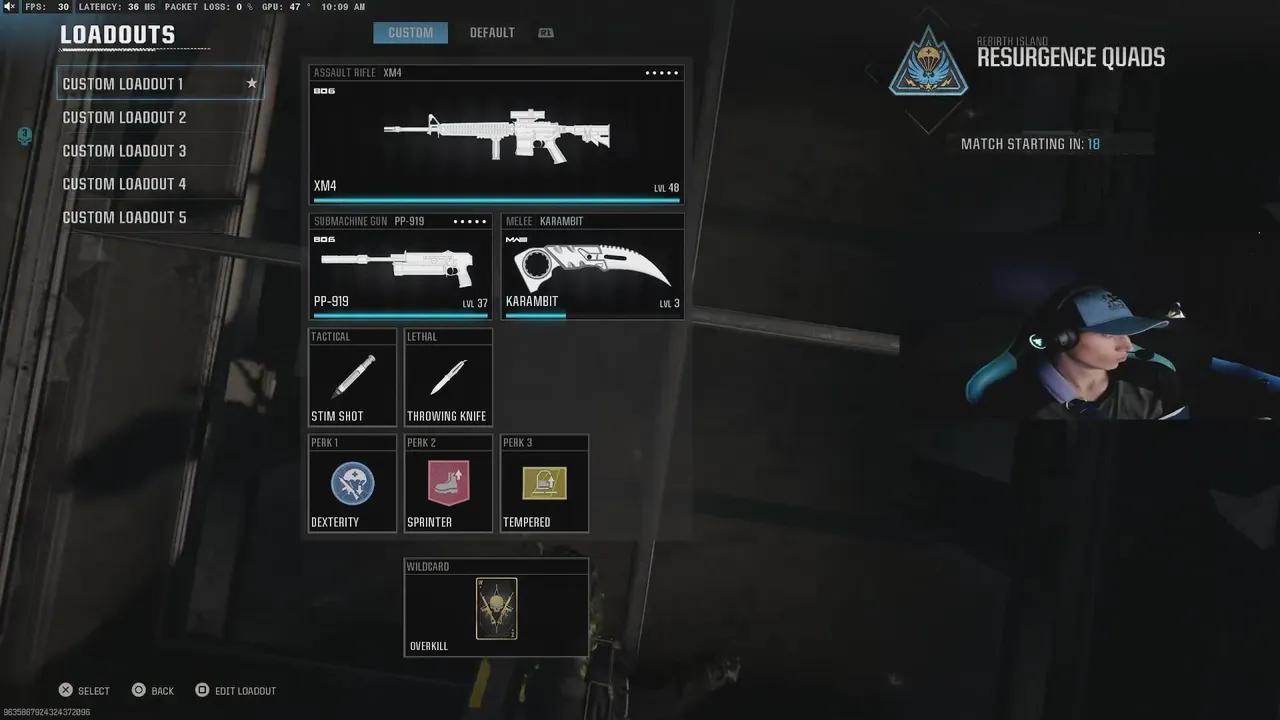Viewport: 1280px width, 720px height.
Task: Select the Dexterity perk slot
Action: point(352,484)
